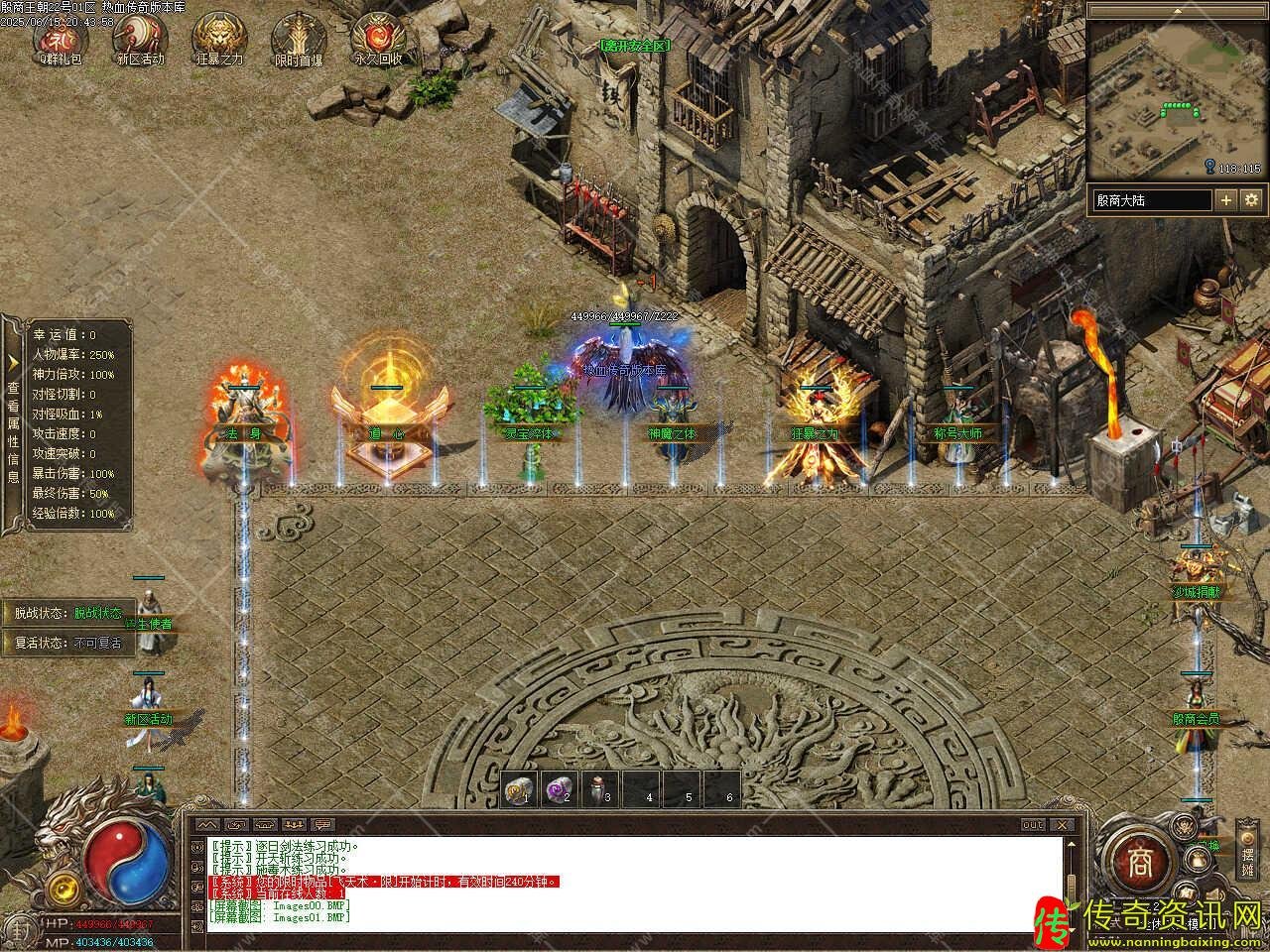This screenshot has height=952, width=1270.
Task: Use the purple scroll in hotbar slot 2
Action: tap(558, 788)
